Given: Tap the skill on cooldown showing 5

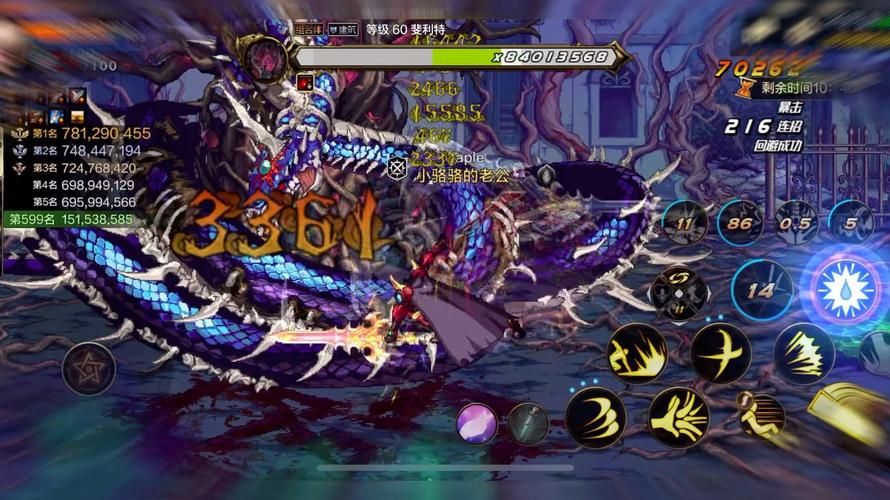Looking at the screenshot, I should coord(850,224).
